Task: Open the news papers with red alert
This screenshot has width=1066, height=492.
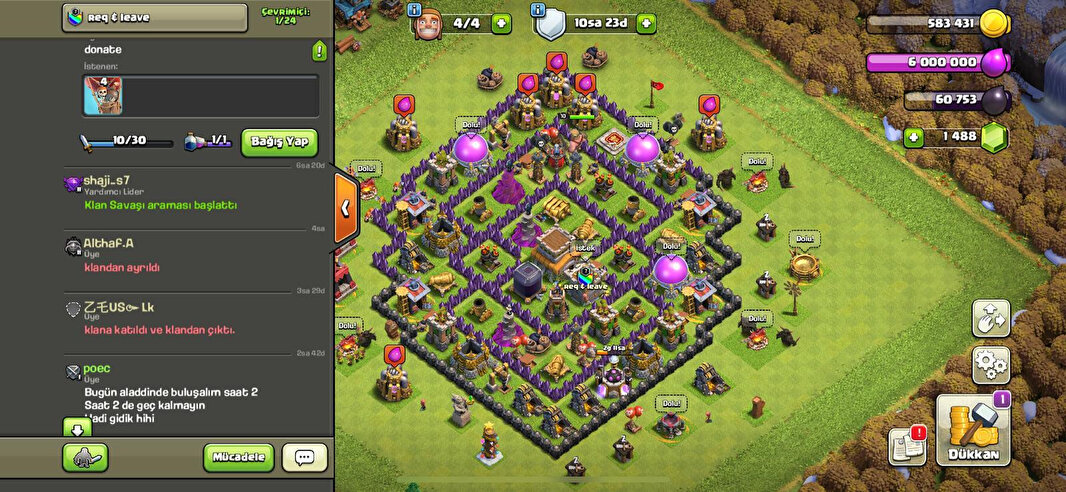Action: click(x=906, y=446)
